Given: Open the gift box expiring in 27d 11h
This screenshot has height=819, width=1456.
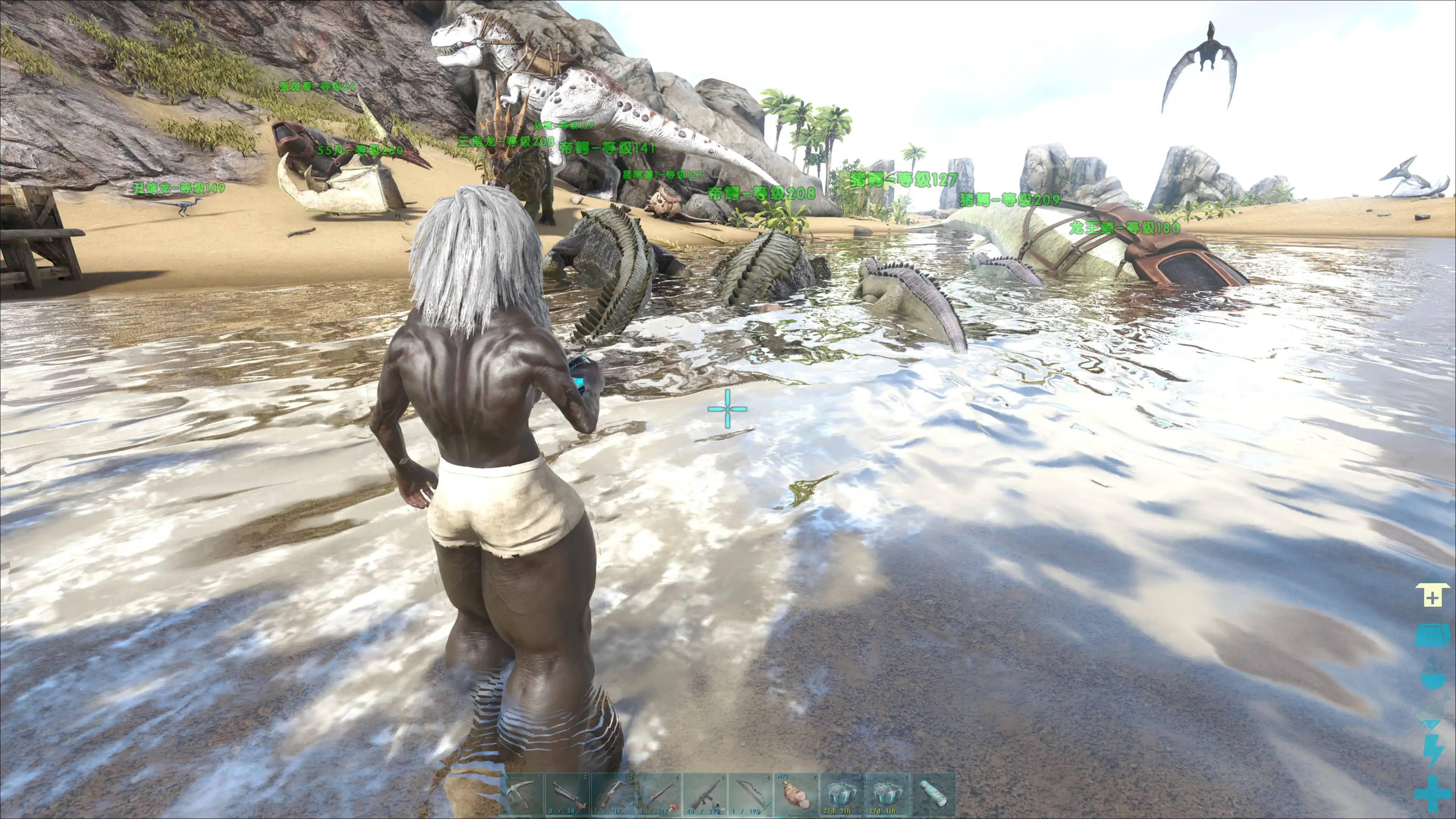Looking at the screenshot, I should (x=888, y=794).
